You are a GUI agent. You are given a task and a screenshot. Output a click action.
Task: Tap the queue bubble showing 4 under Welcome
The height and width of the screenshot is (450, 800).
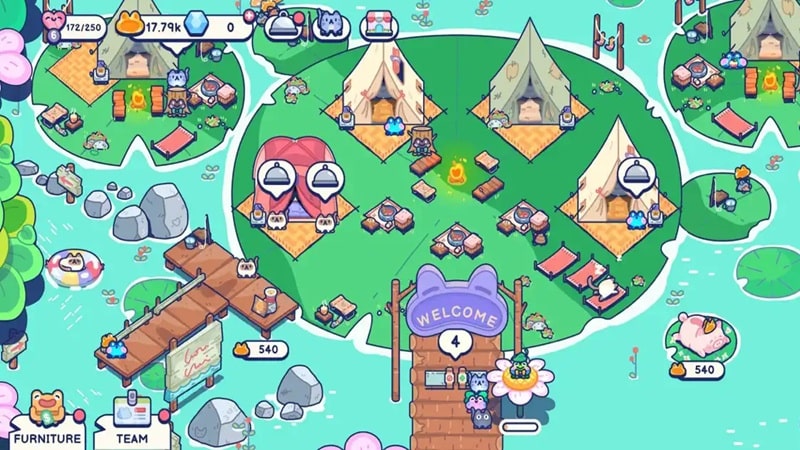pyautogui.click(x=456, y=343)
